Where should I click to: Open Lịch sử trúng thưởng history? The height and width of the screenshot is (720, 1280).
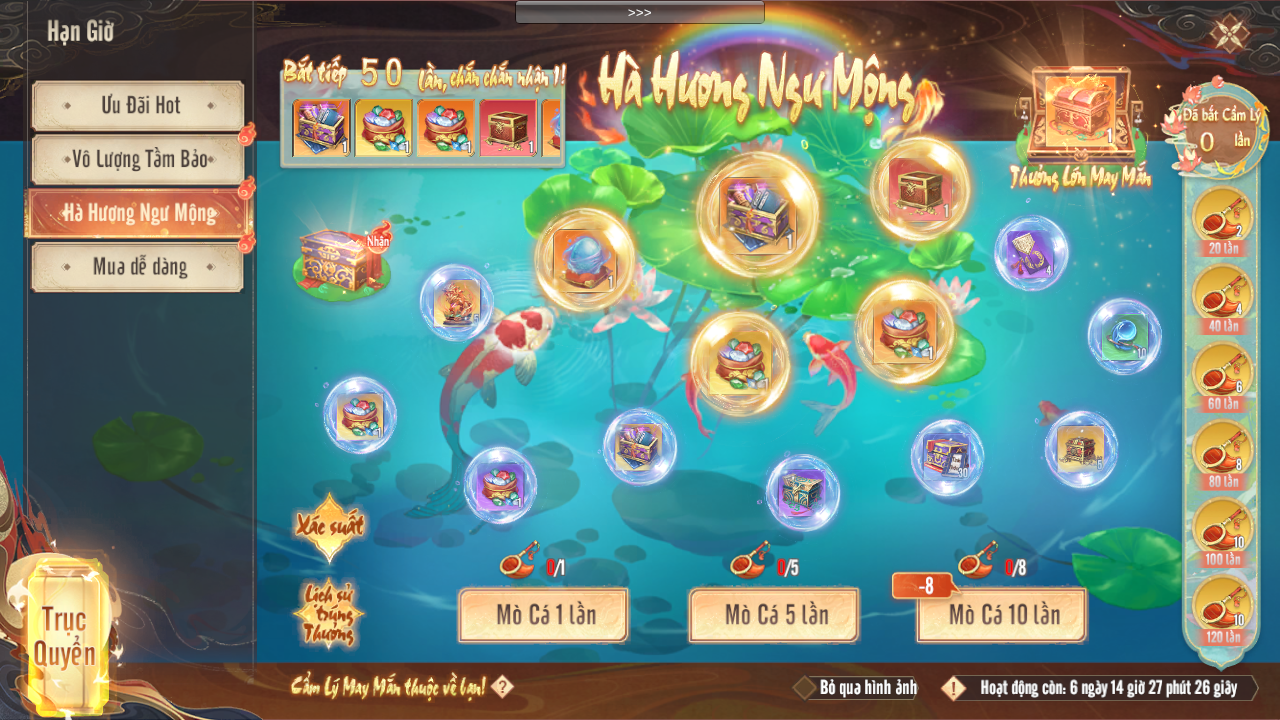click(x=328, y=610)
